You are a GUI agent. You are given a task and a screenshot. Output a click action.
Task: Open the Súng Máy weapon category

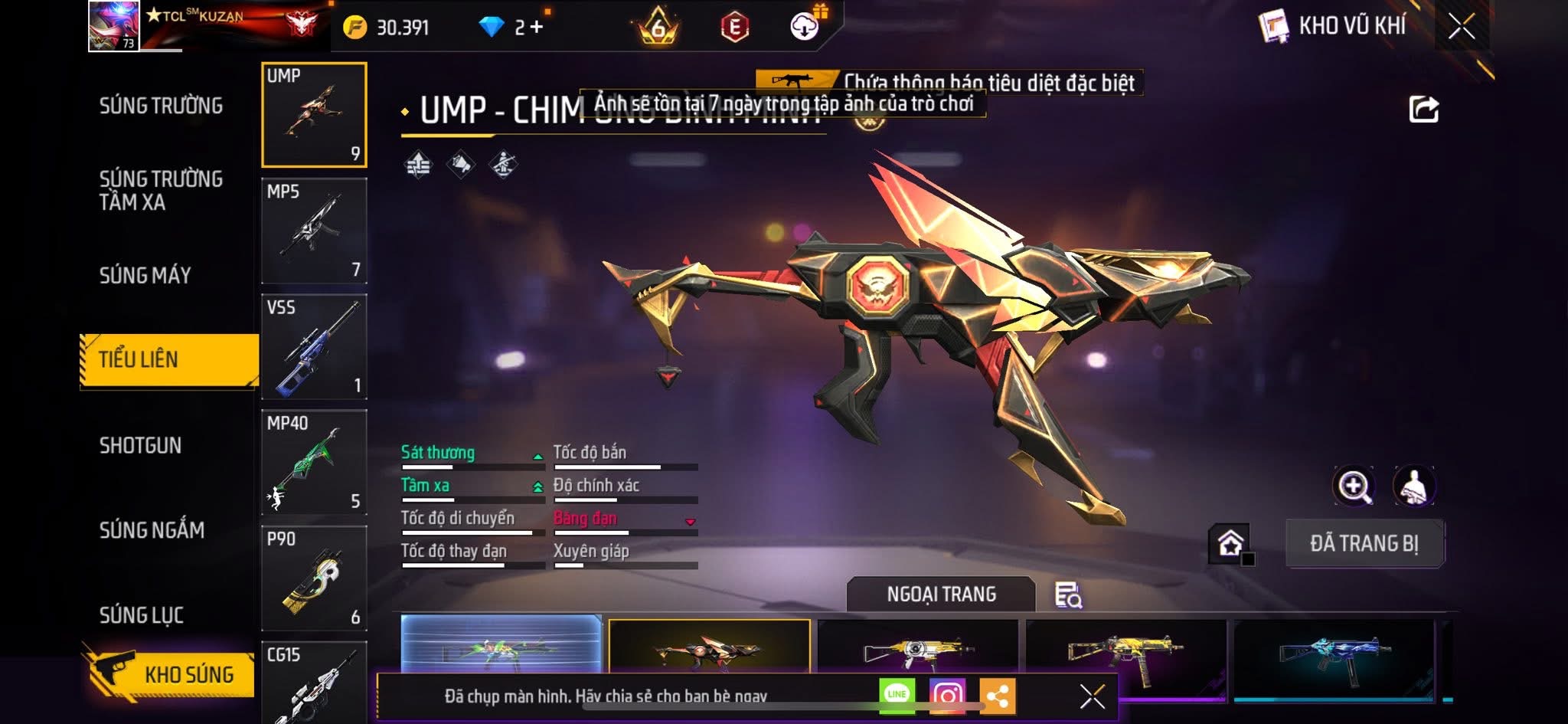coord(145,275)
